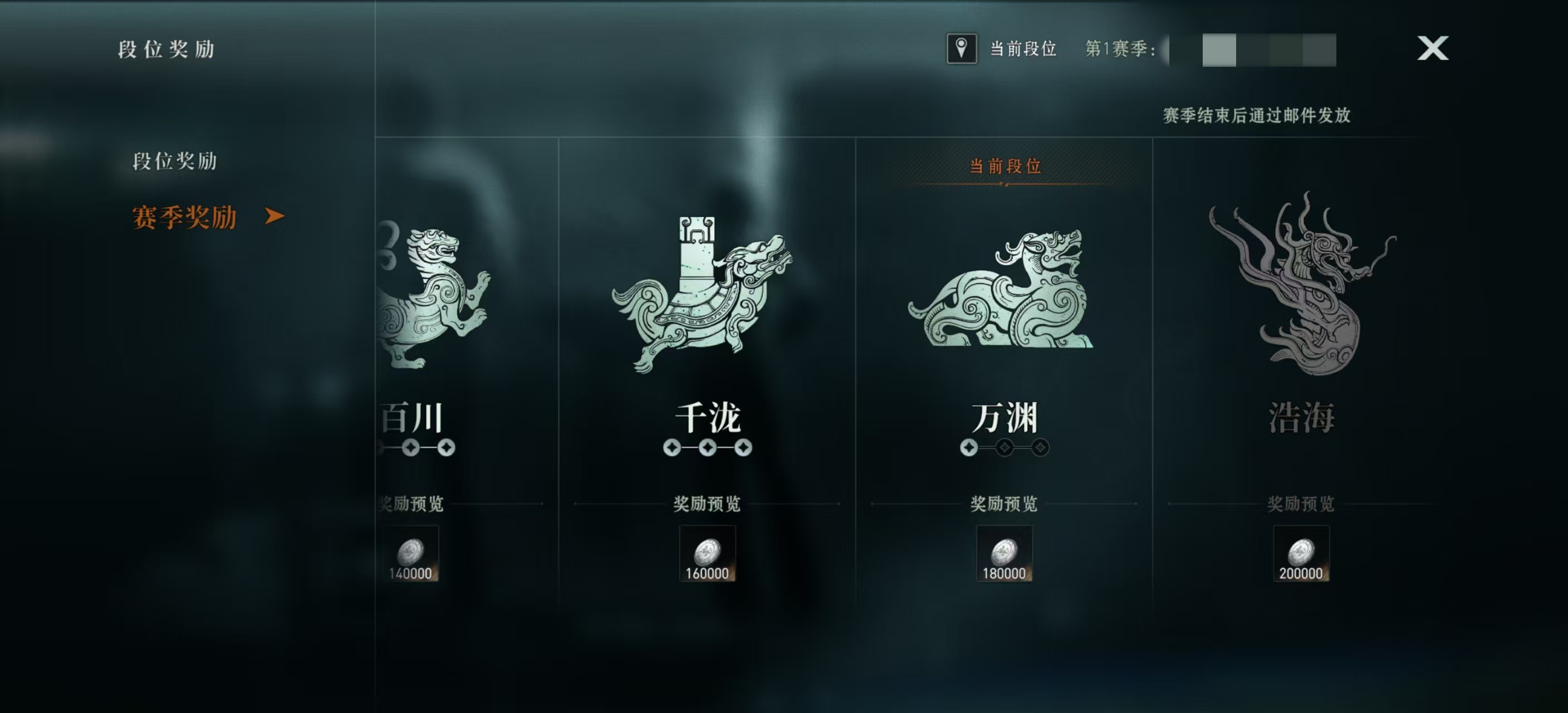Inspect the 160000 silver coin reward
This screenshot has height=713, width=1568.
coord(707,554)
